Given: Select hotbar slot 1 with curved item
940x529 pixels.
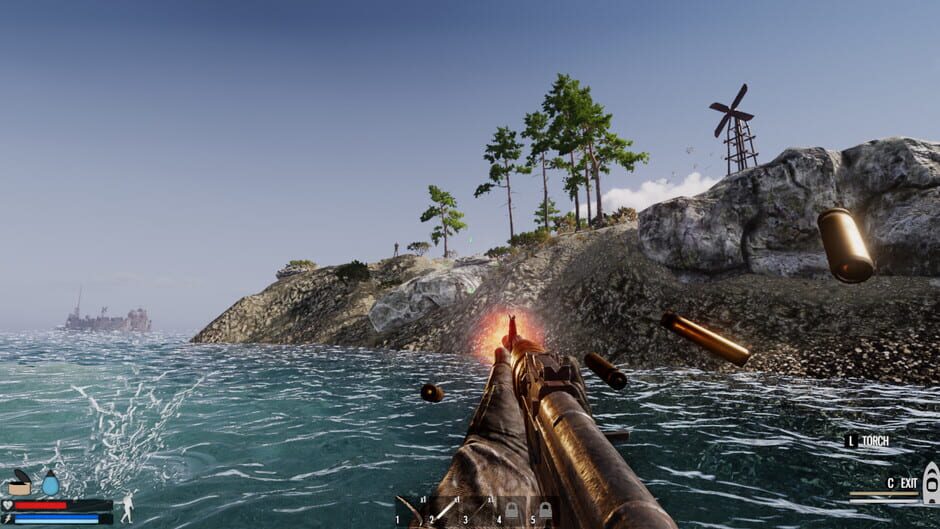Looking at the screenshot, I should [410, 510].
